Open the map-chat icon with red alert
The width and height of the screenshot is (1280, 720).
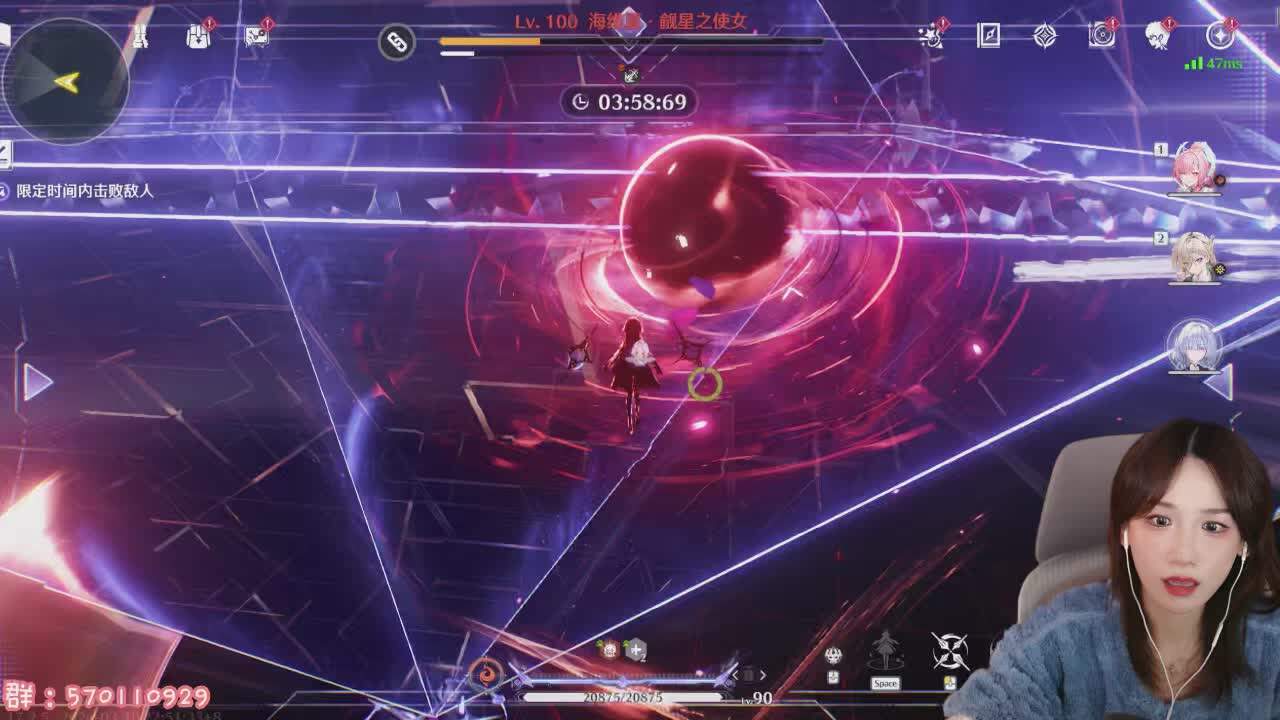click(x=257, y=36)
